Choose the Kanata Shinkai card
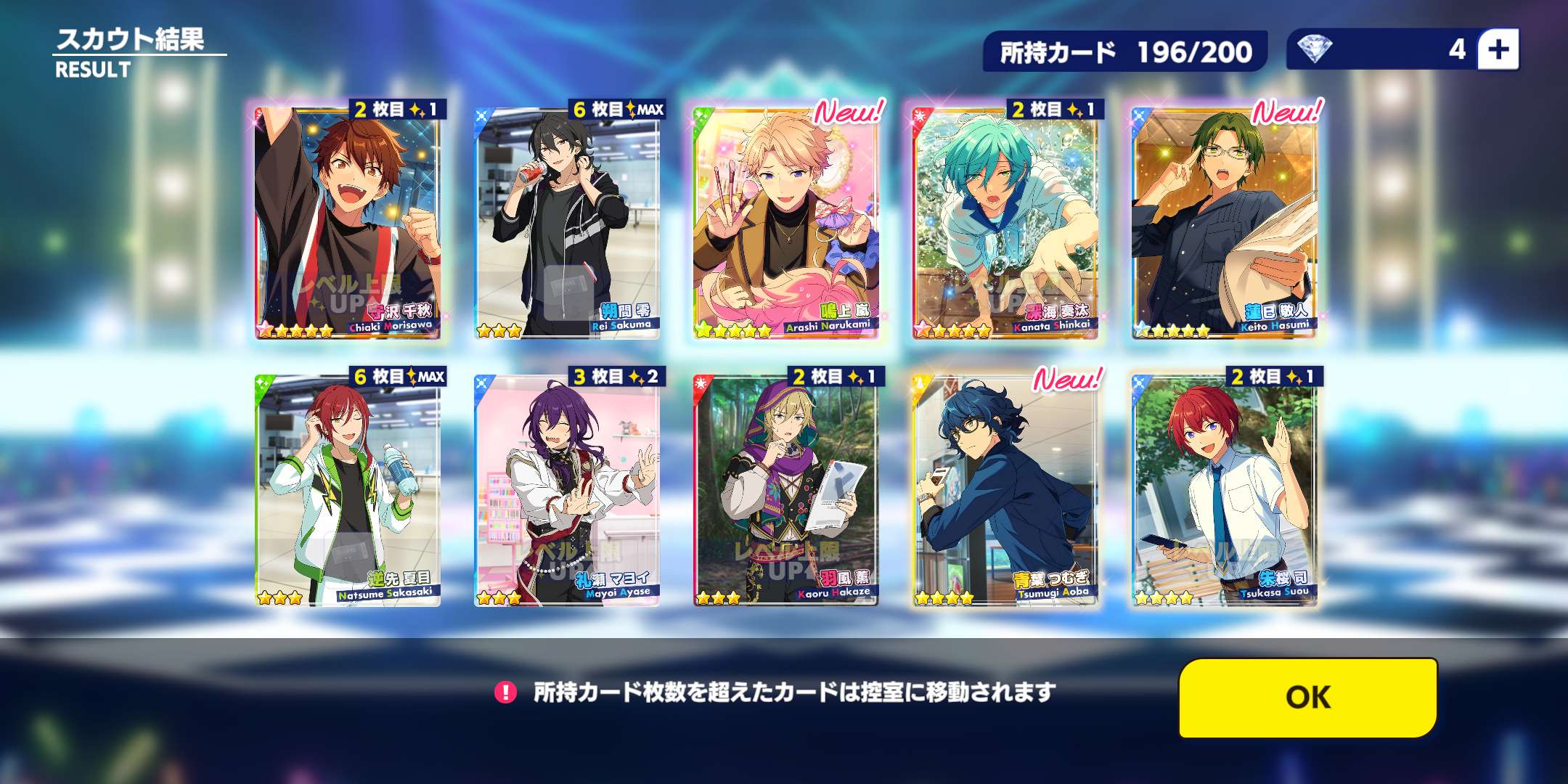This screenshot has width=1568, height=784. 1005,221
